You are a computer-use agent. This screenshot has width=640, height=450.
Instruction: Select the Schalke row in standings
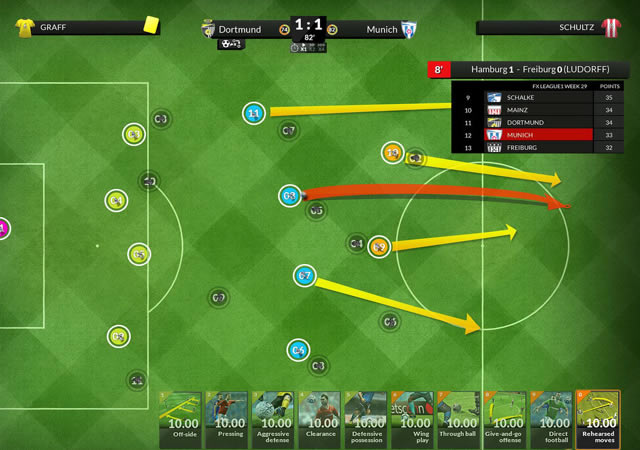pyautogui.click(x=540, y=98)
